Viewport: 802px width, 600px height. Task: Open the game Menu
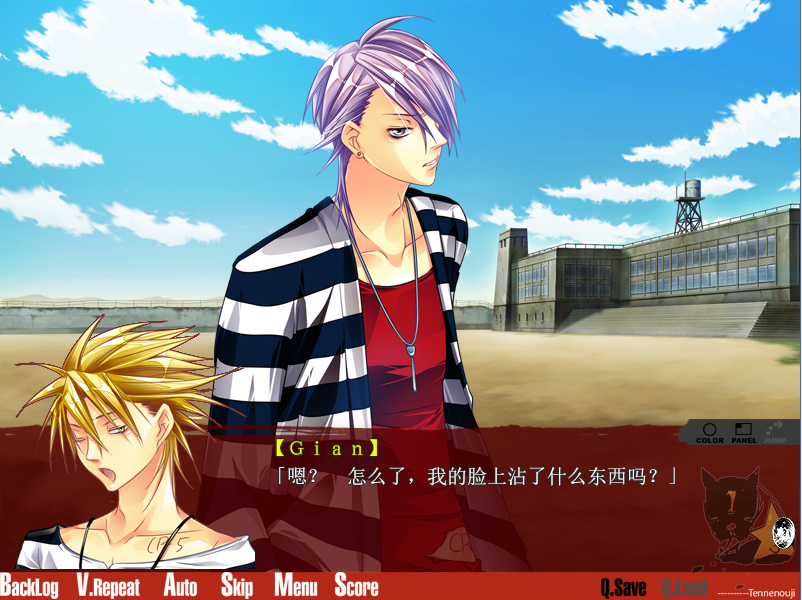[x=295, y=586]
